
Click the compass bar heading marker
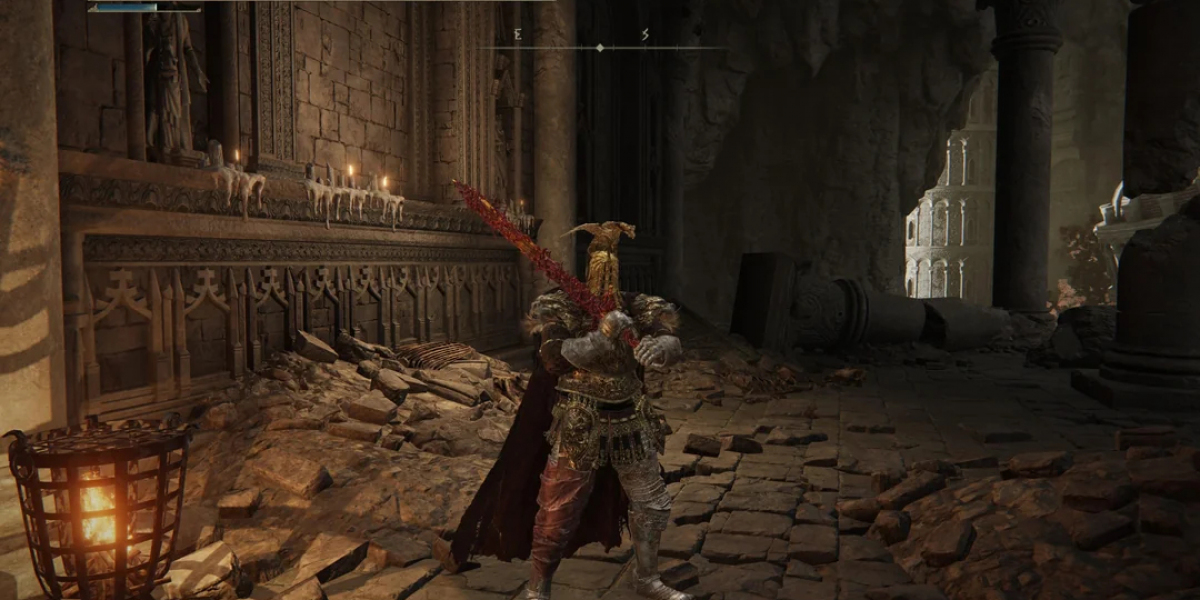click(x=600, y=47)
